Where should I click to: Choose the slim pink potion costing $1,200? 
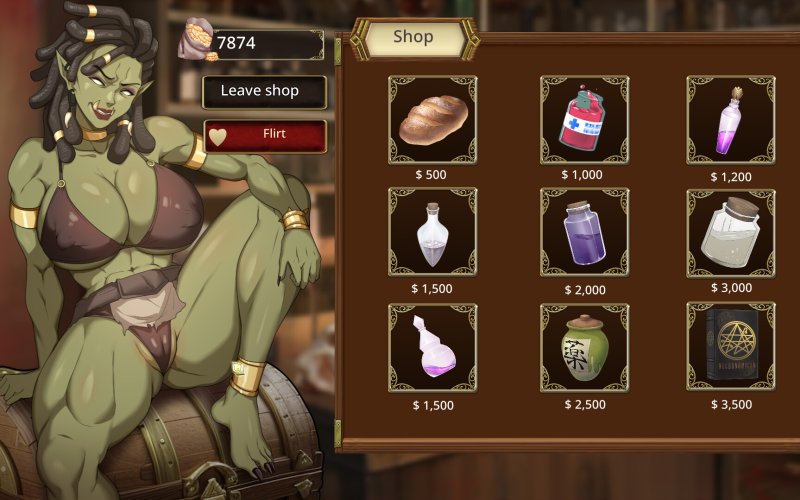pyautogui.click(x=730, y=120)
